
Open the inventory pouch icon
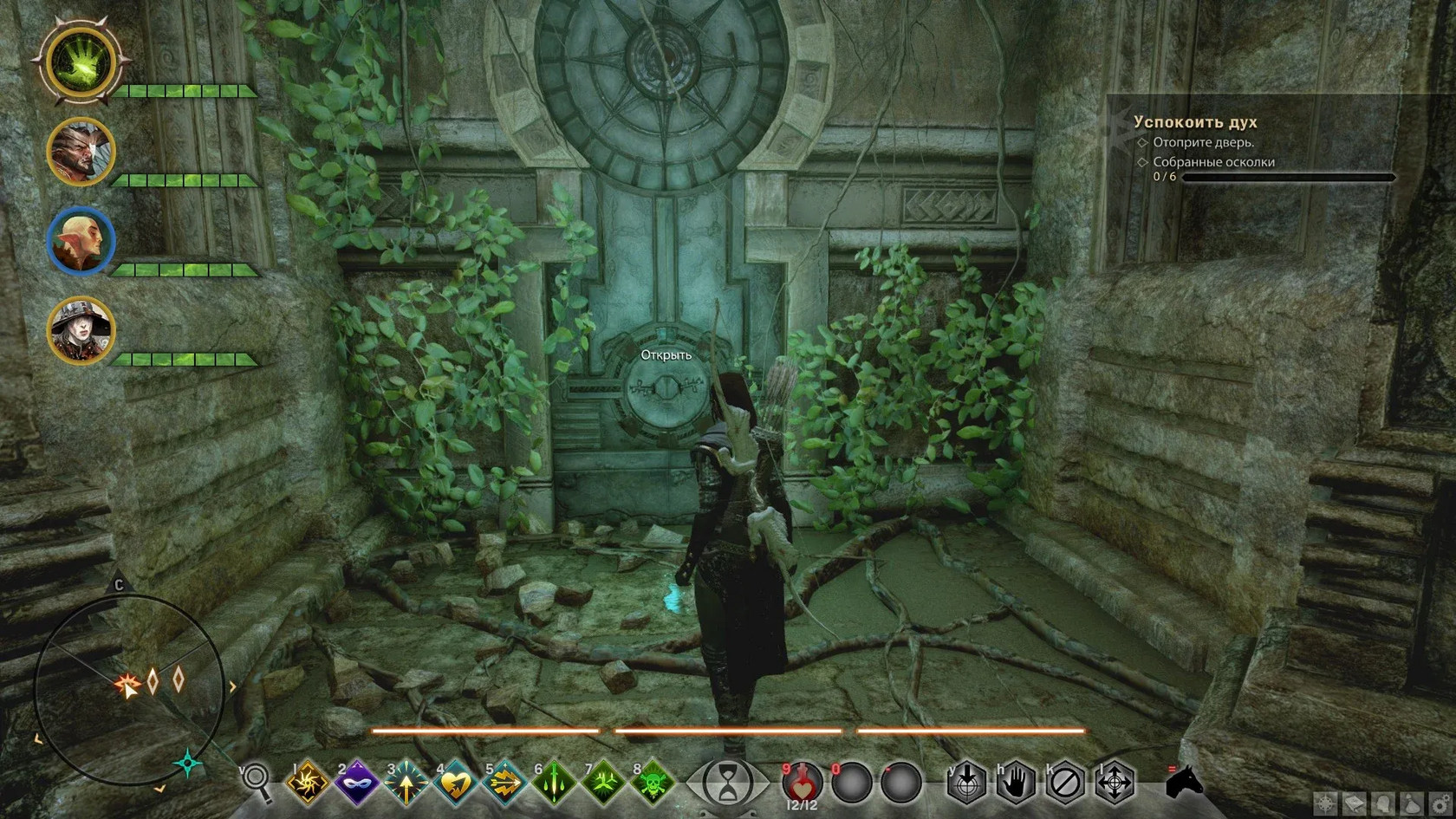[1412, 805]
